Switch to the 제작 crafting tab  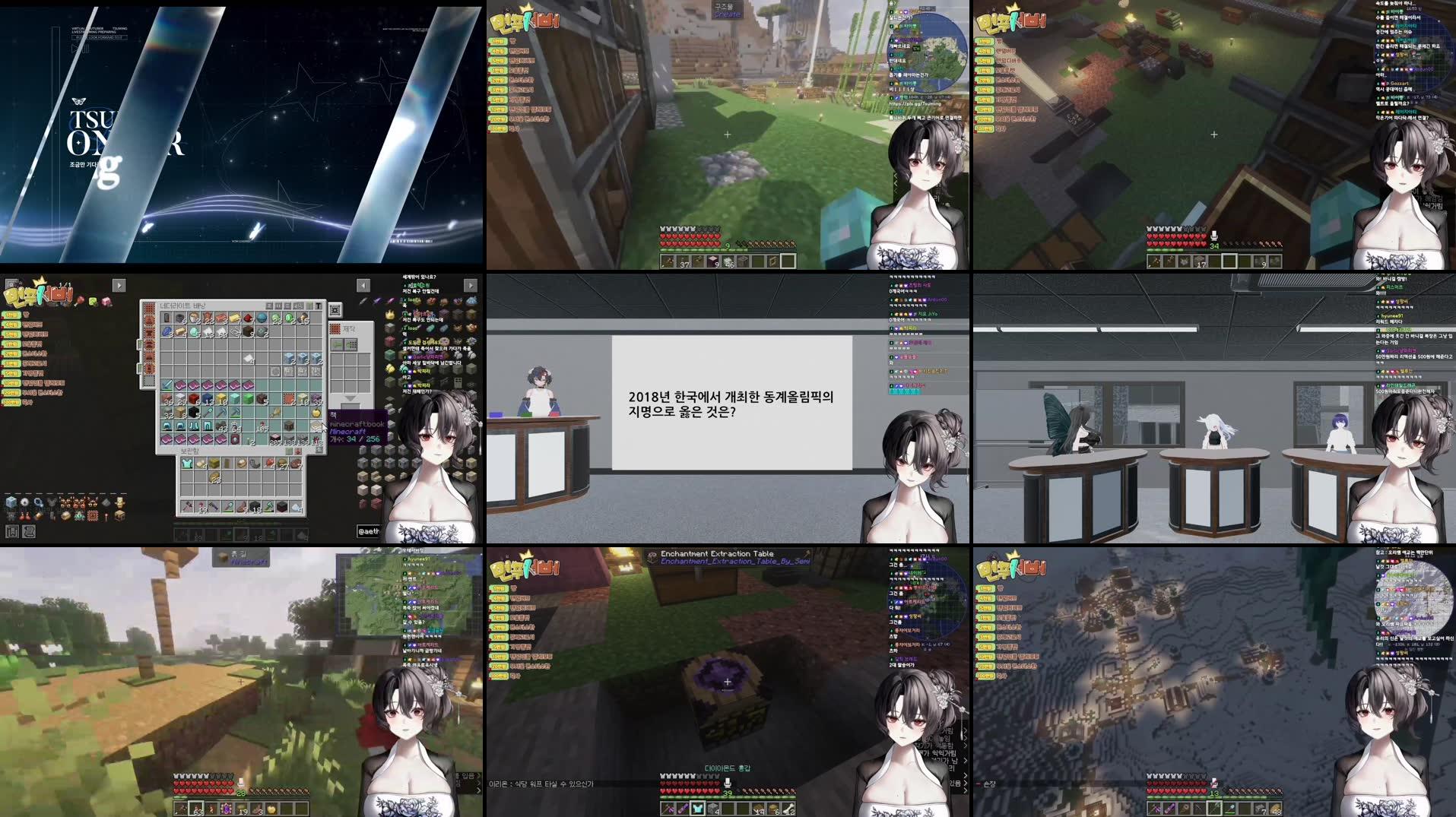click(346, 329)
